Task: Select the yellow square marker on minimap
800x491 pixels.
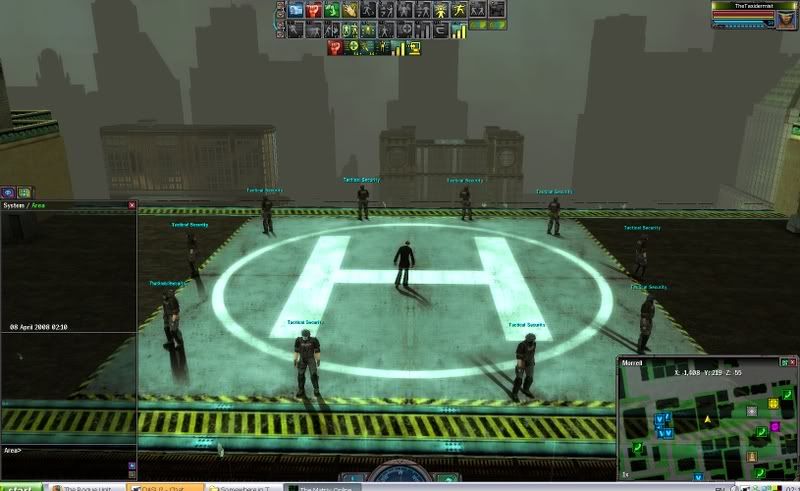Action: [x=774, y=403]
